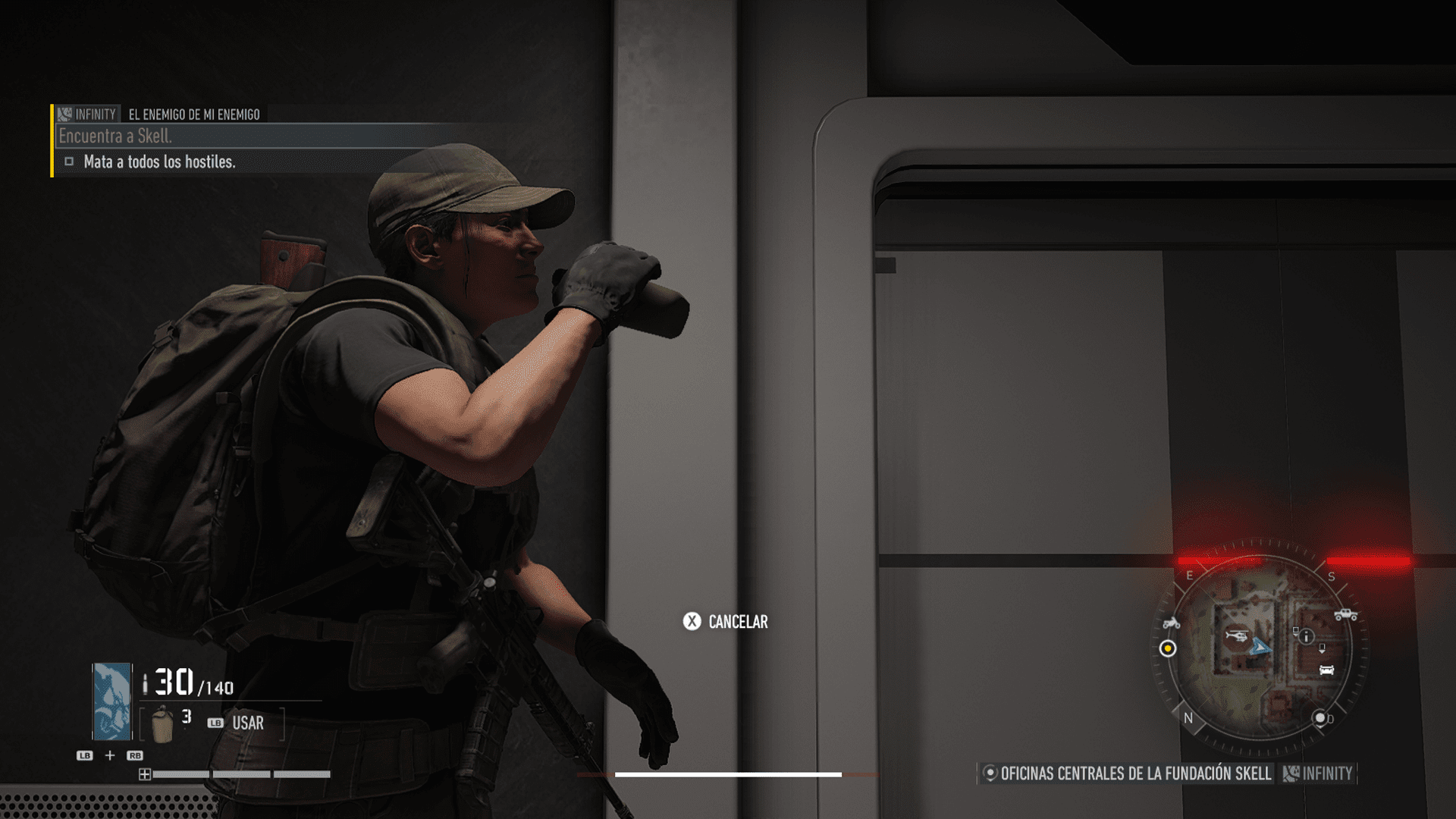Select the car marker on the minimap
1456x819 pixels.
click(1326, 670)
